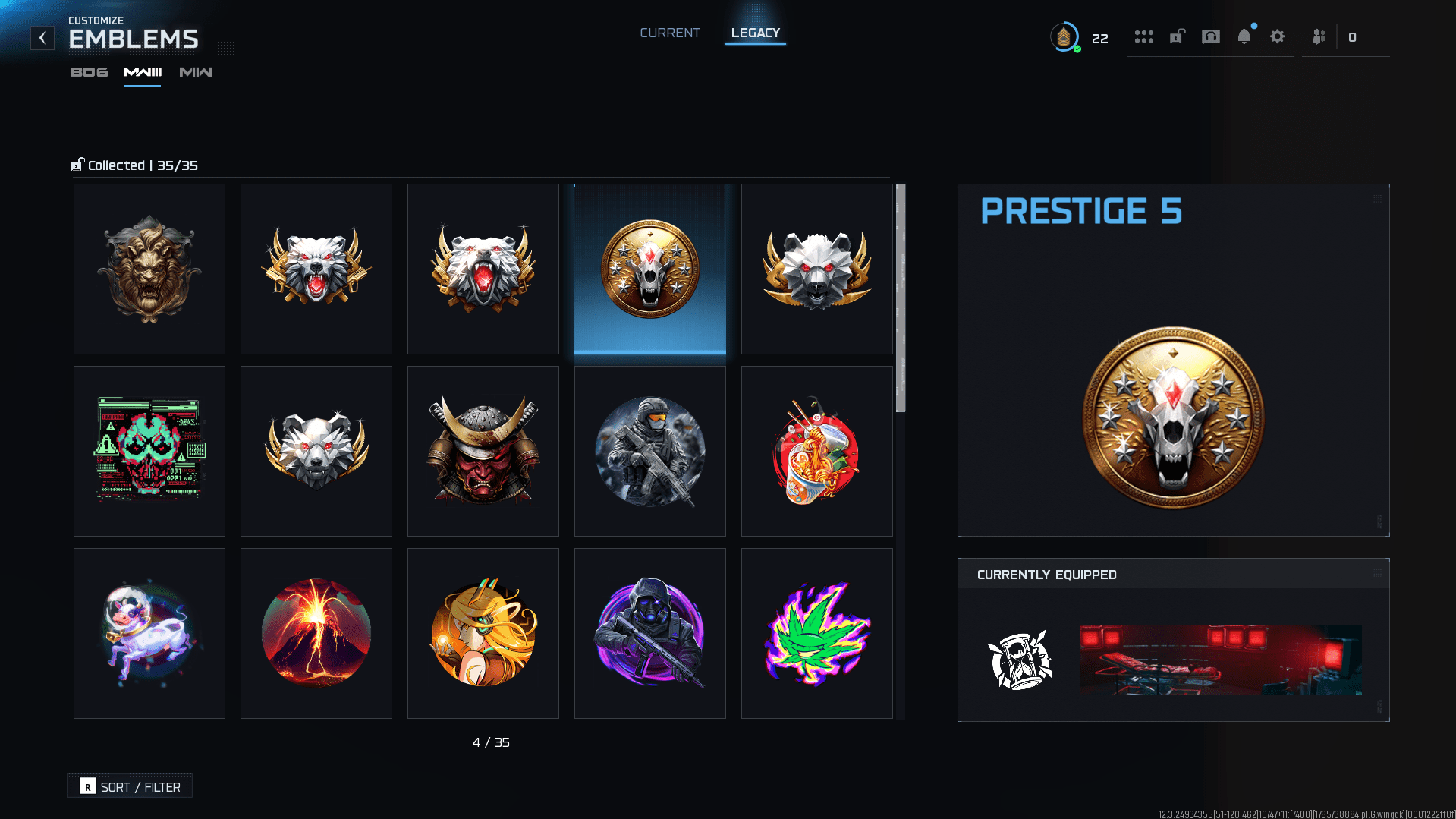Click the back arrow to exit Emblems

42,37
